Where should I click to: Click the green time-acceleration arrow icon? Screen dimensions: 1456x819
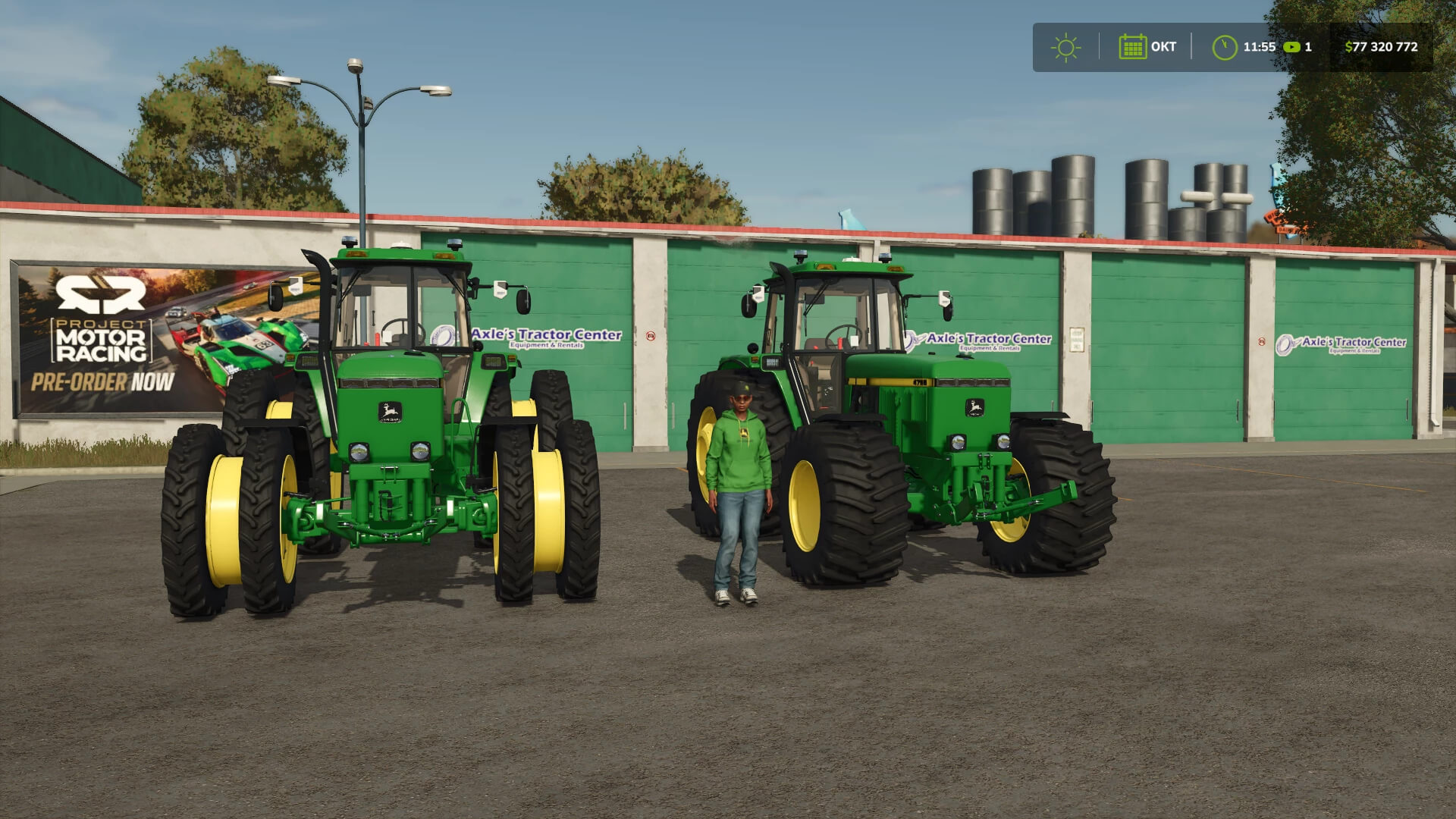[x=1291, y=47]
